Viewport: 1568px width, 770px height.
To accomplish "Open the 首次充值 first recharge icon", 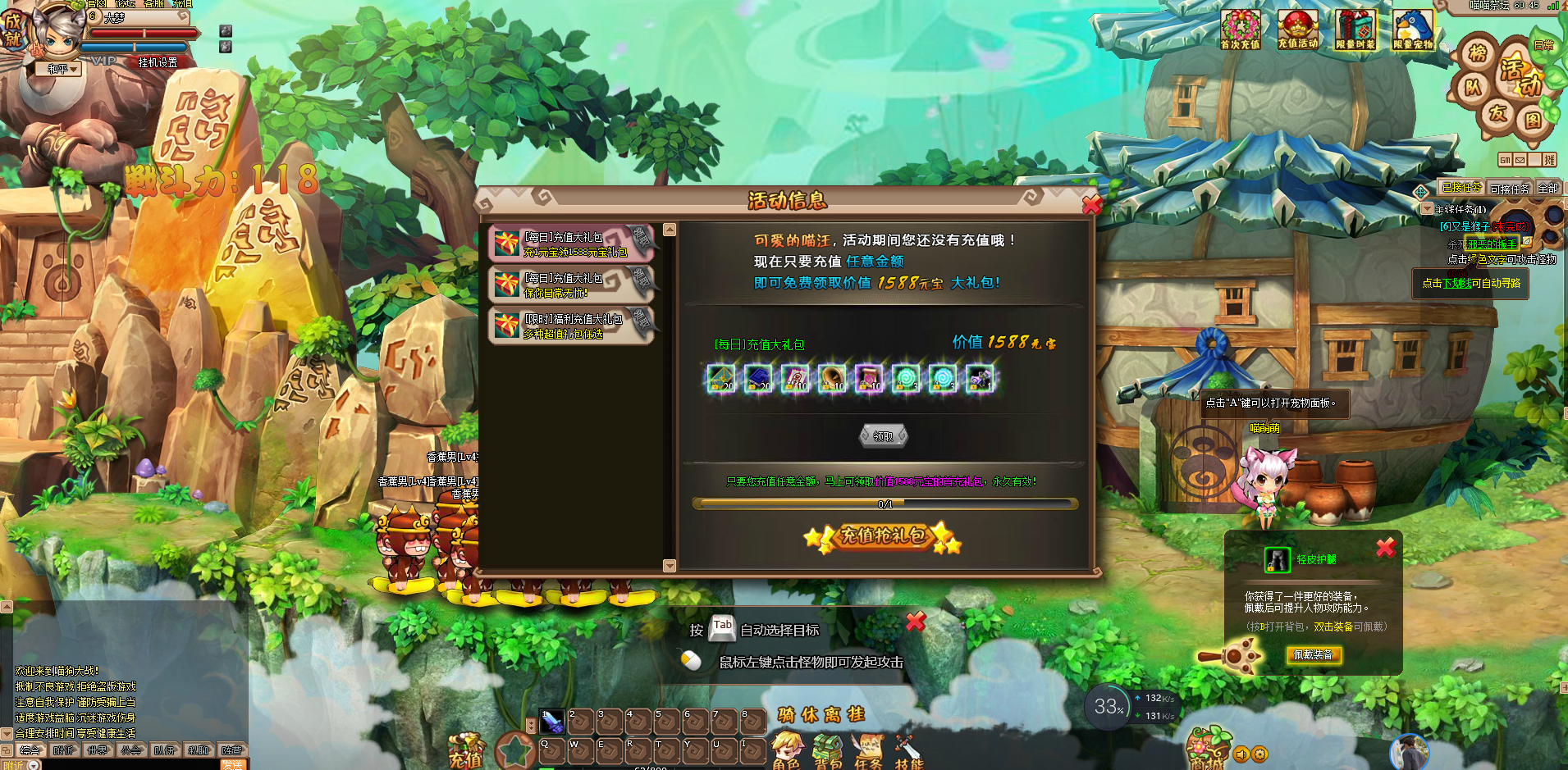I will pyautogui.click(x=1240, y=30).
